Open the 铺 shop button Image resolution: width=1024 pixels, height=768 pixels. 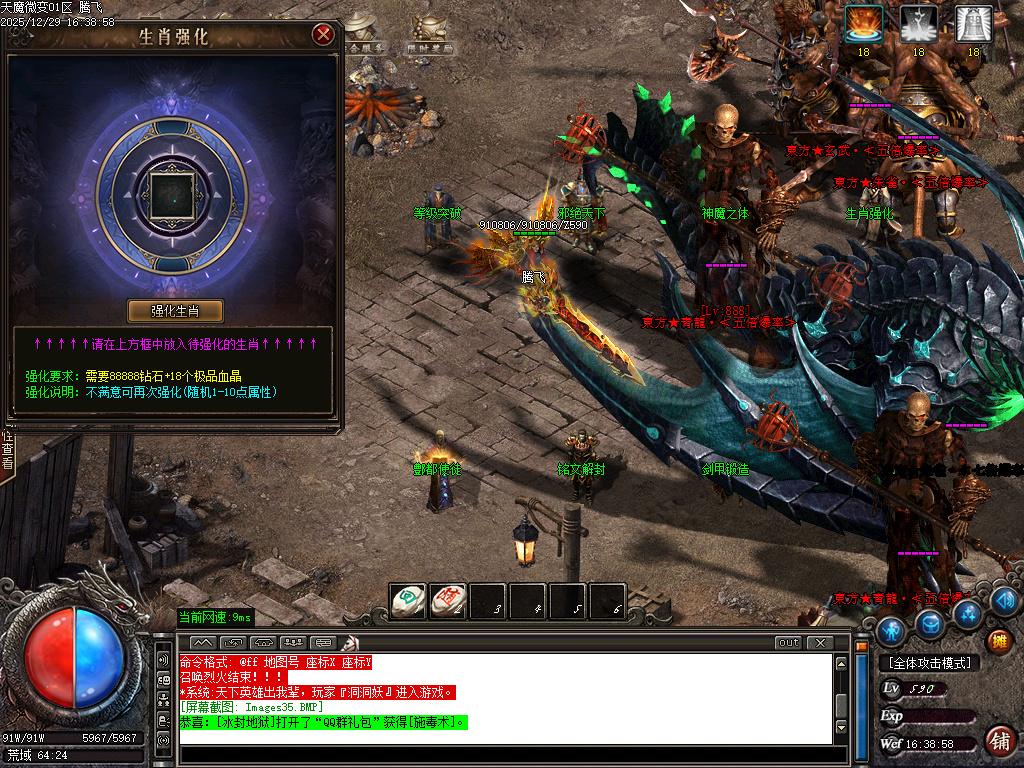tap(998, 741)
